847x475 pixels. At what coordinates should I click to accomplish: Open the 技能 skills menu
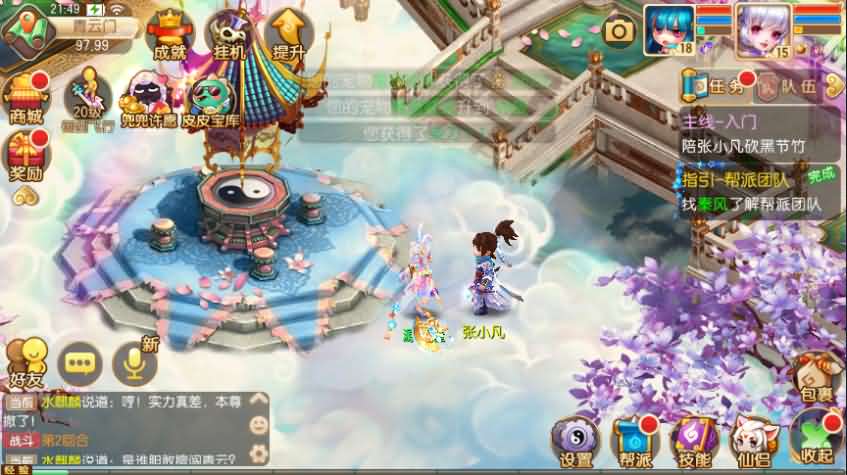(694, 440)
